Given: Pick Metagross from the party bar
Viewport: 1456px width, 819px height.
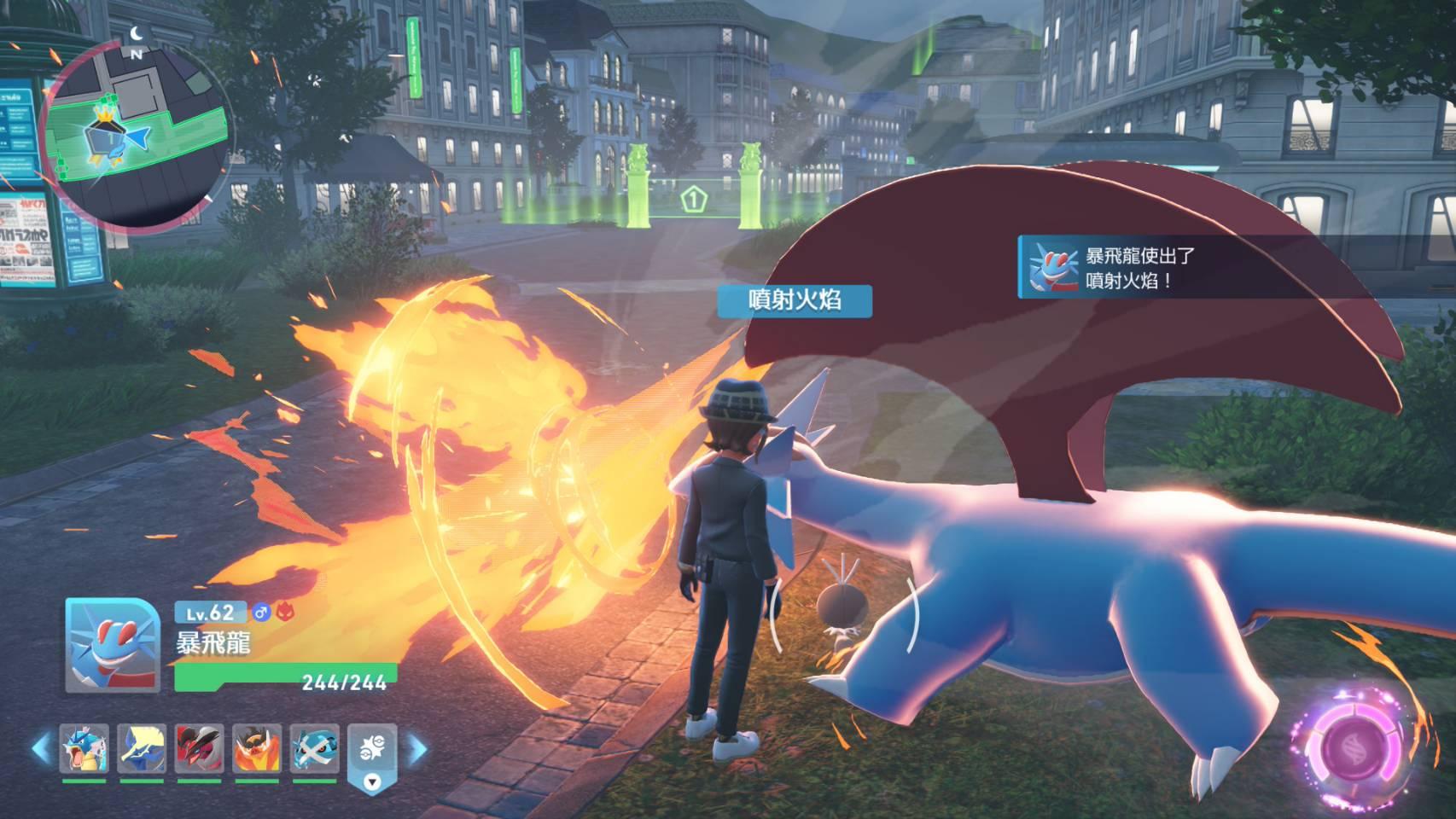Looking at the screenshot, I should [315, 748].
